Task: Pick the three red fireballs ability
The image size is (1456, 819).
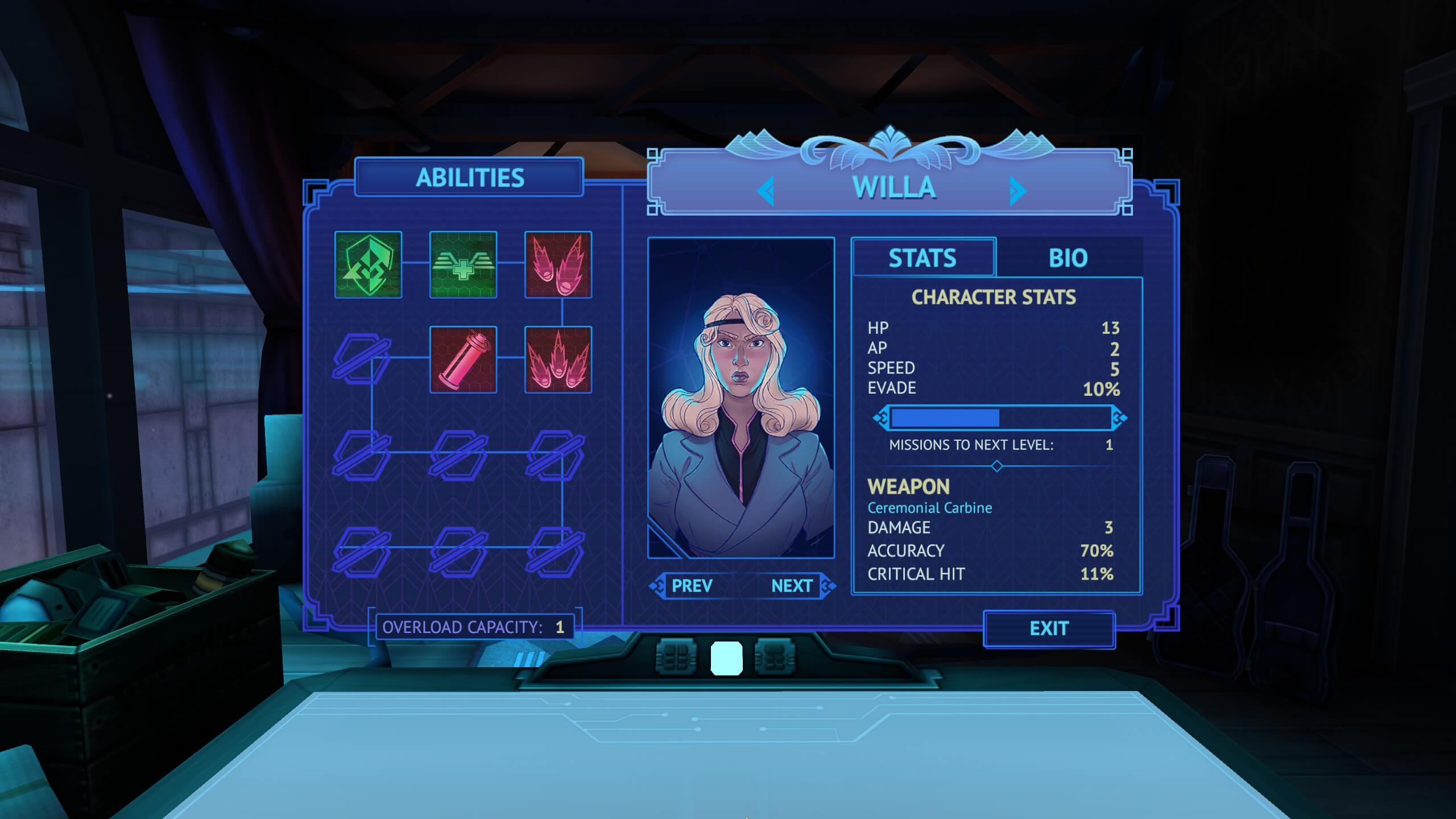Action: click(x=558, y=360)
